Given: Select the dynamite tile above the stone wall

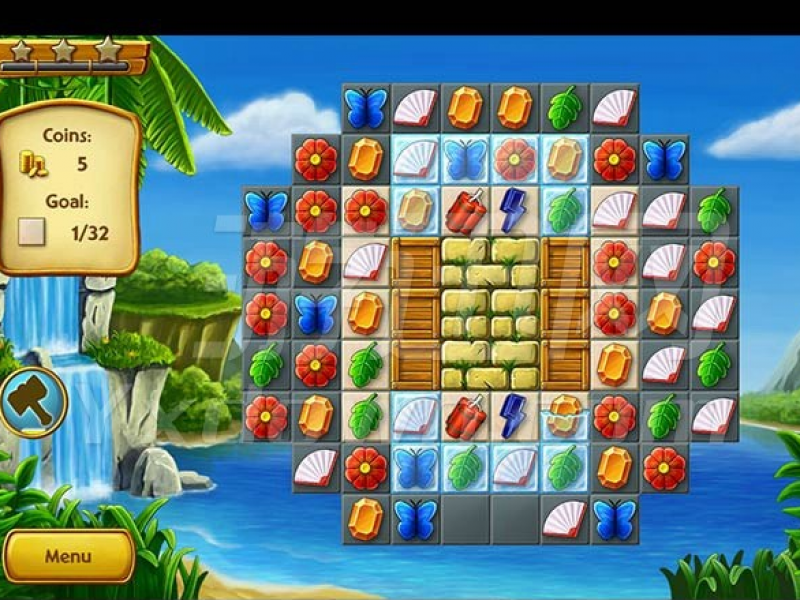Looking at the screenshot, I should pos(465,211).
